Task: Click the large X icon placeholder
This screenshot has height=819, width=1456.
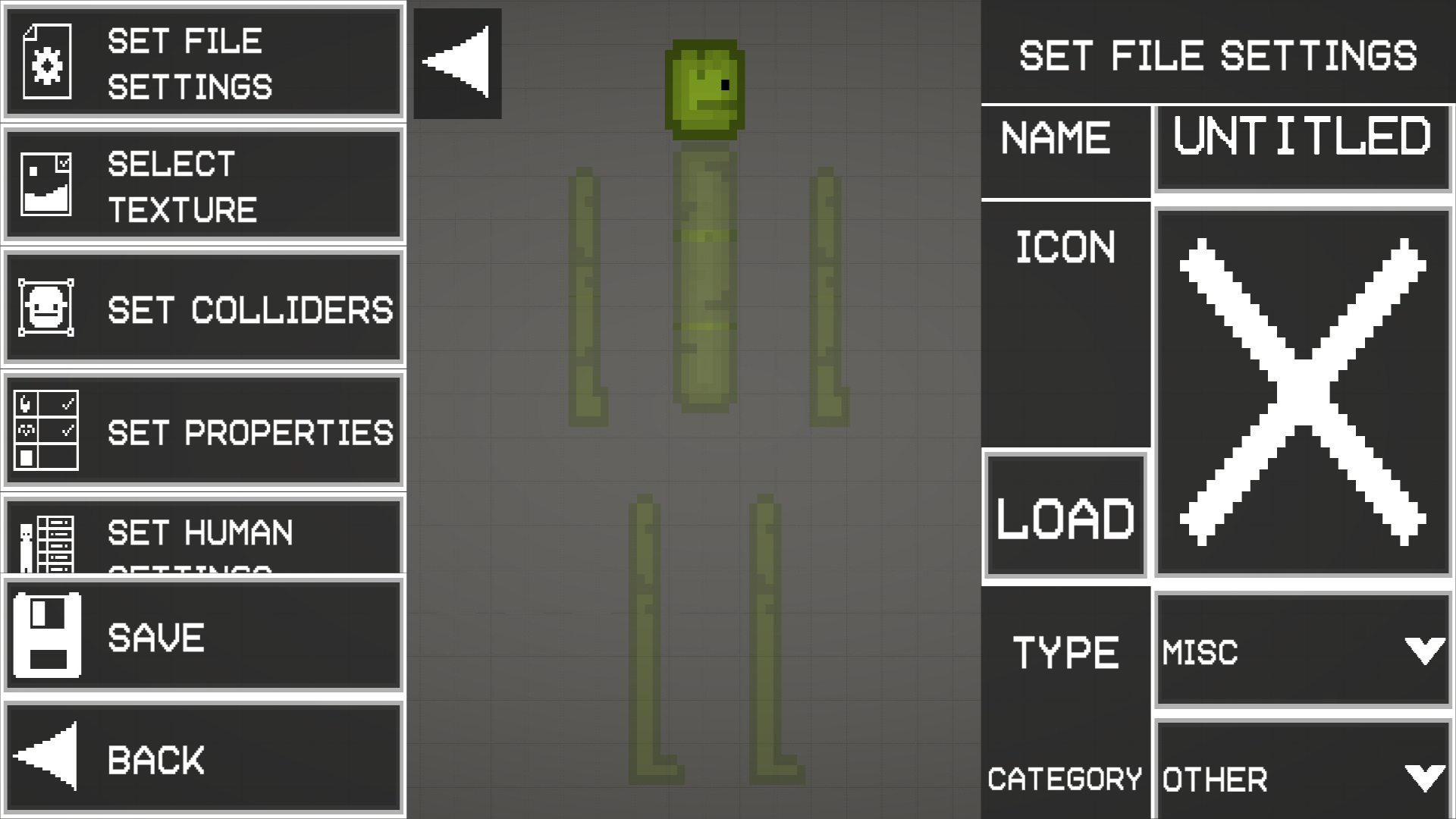Action: pyautogui.click(x=1302, y=387)
